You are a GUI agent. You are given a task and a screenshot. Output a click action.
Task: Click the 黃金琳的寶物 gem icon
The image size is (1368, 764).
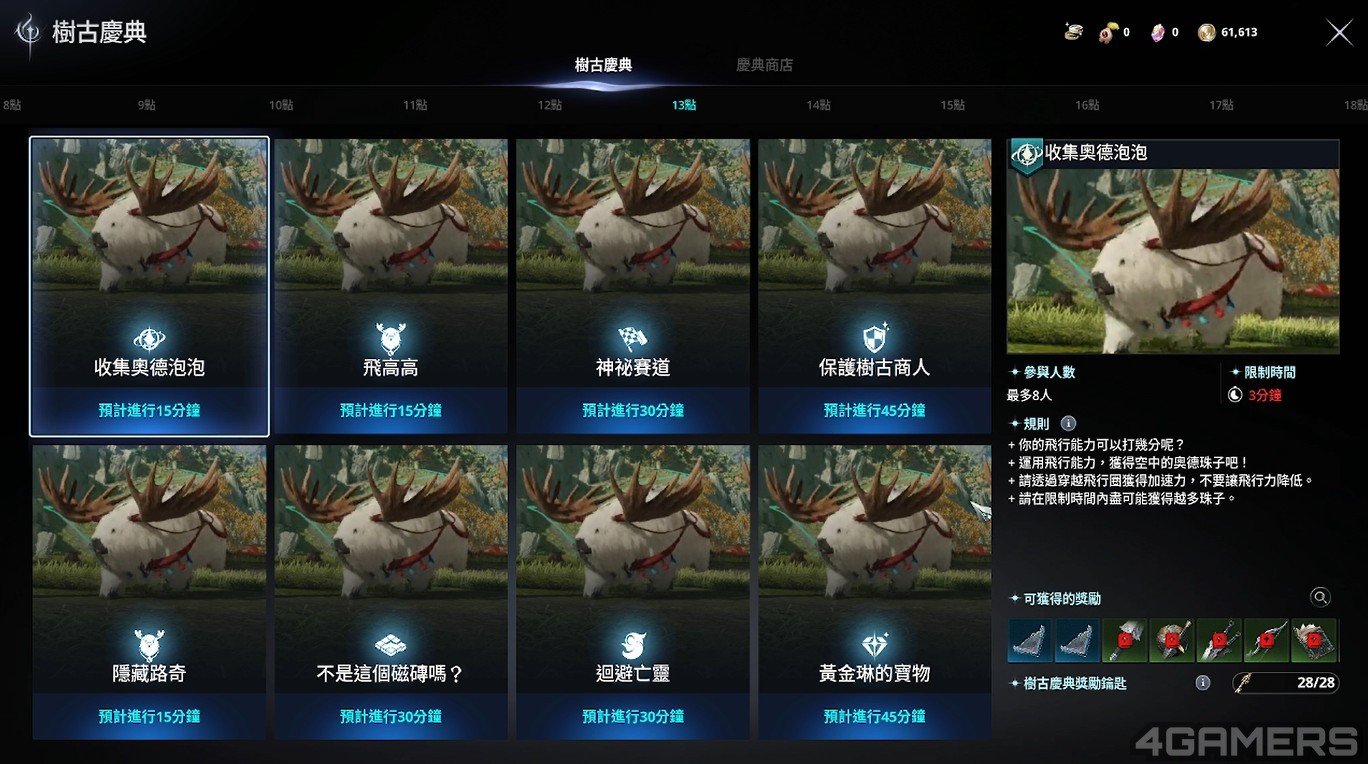[874, 645]
